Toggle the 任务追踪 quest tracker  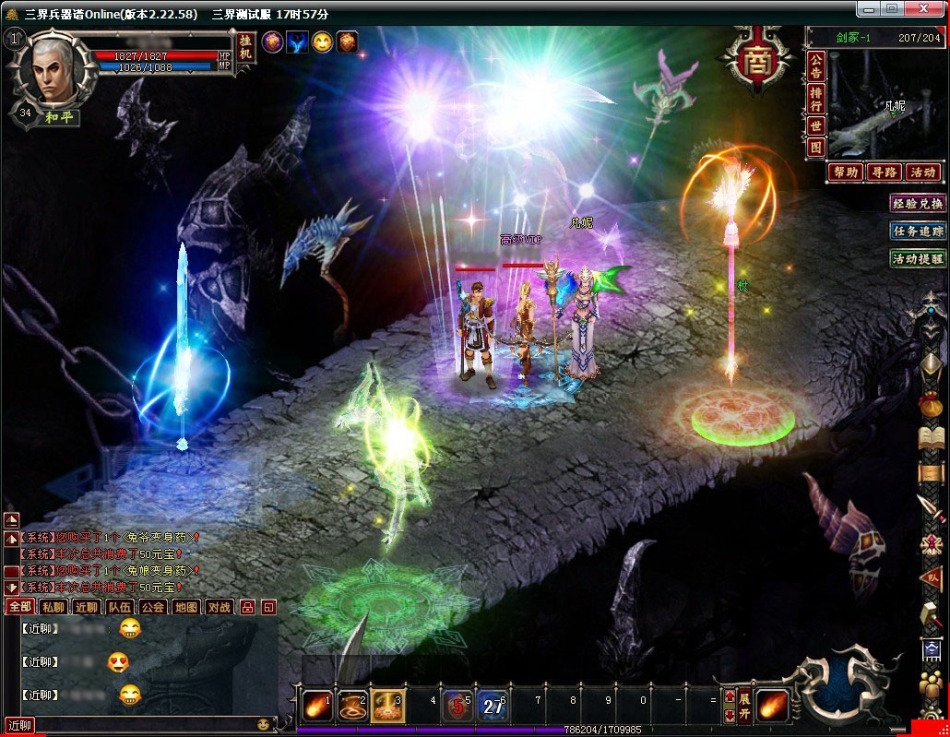(x=917, y=231)
